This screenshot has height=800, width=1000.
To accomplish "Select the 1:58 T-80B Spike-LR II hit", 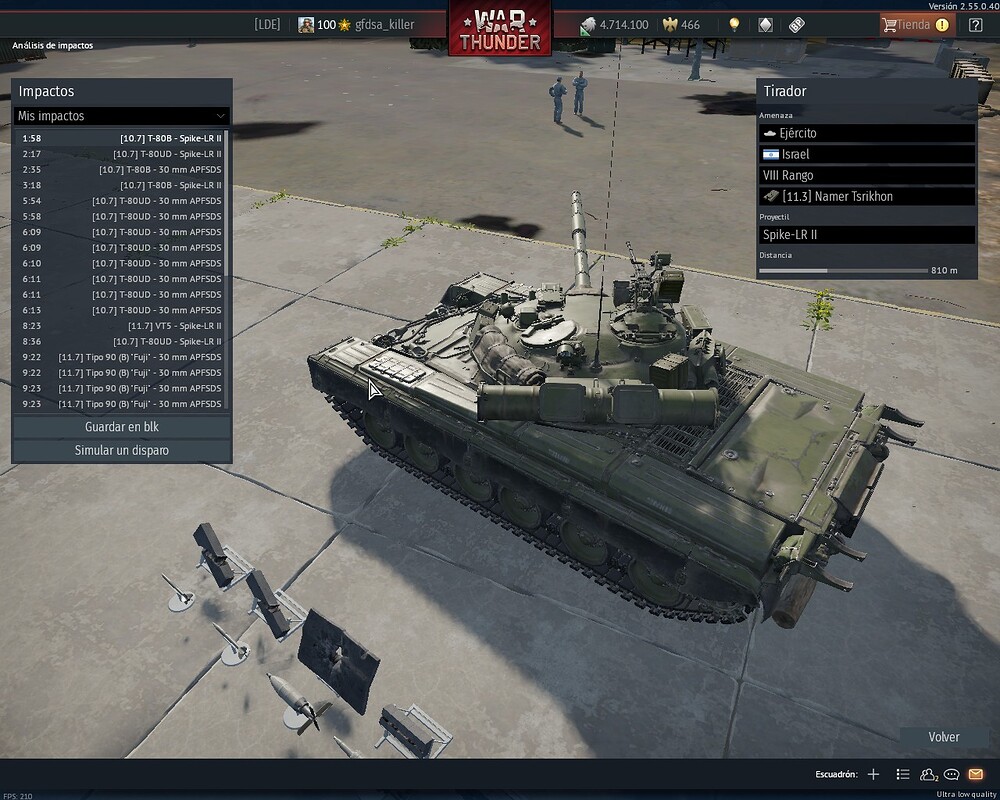I will [122, 138].
